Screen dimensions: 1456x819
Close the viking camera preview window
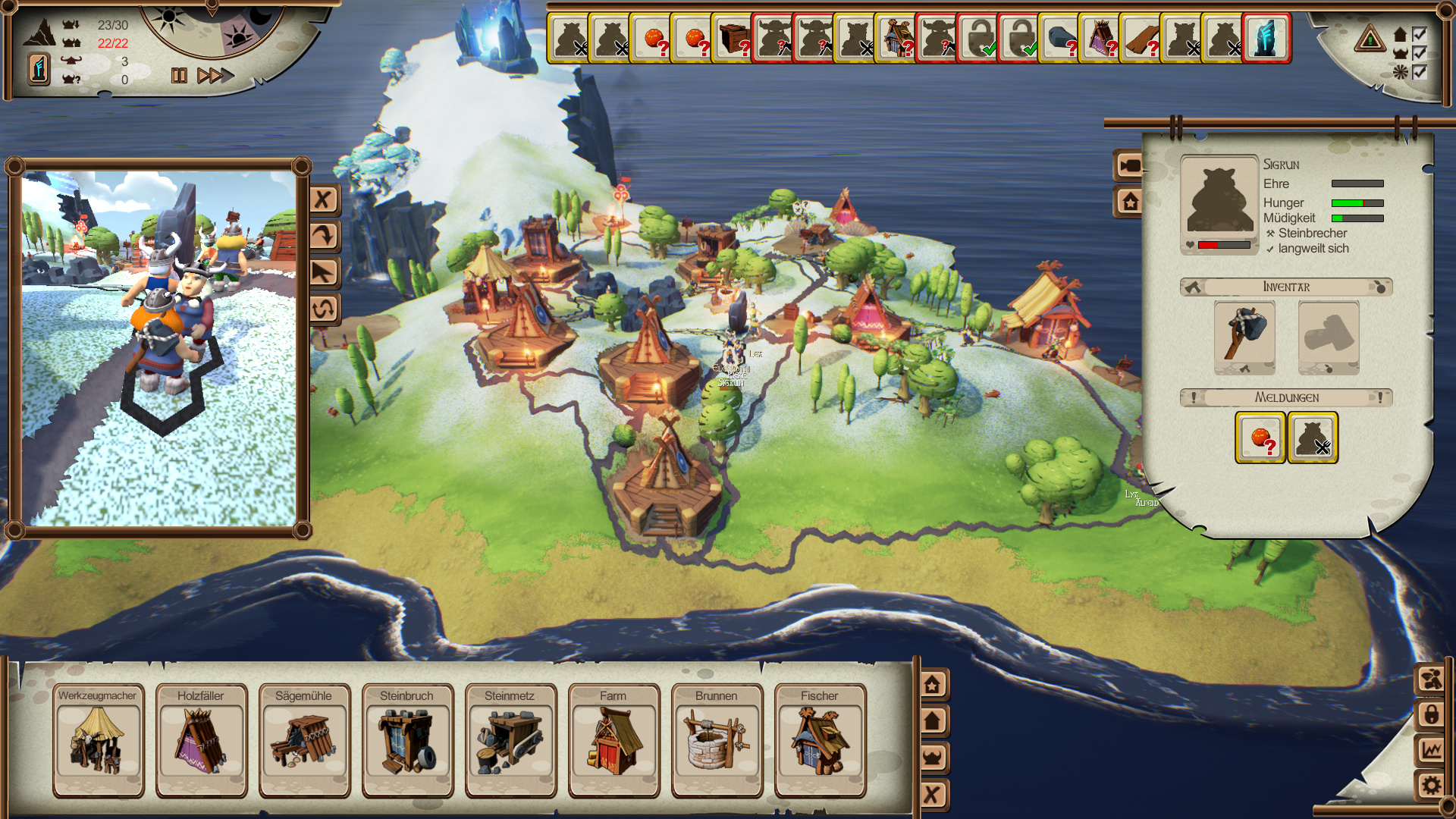[324, 200]
